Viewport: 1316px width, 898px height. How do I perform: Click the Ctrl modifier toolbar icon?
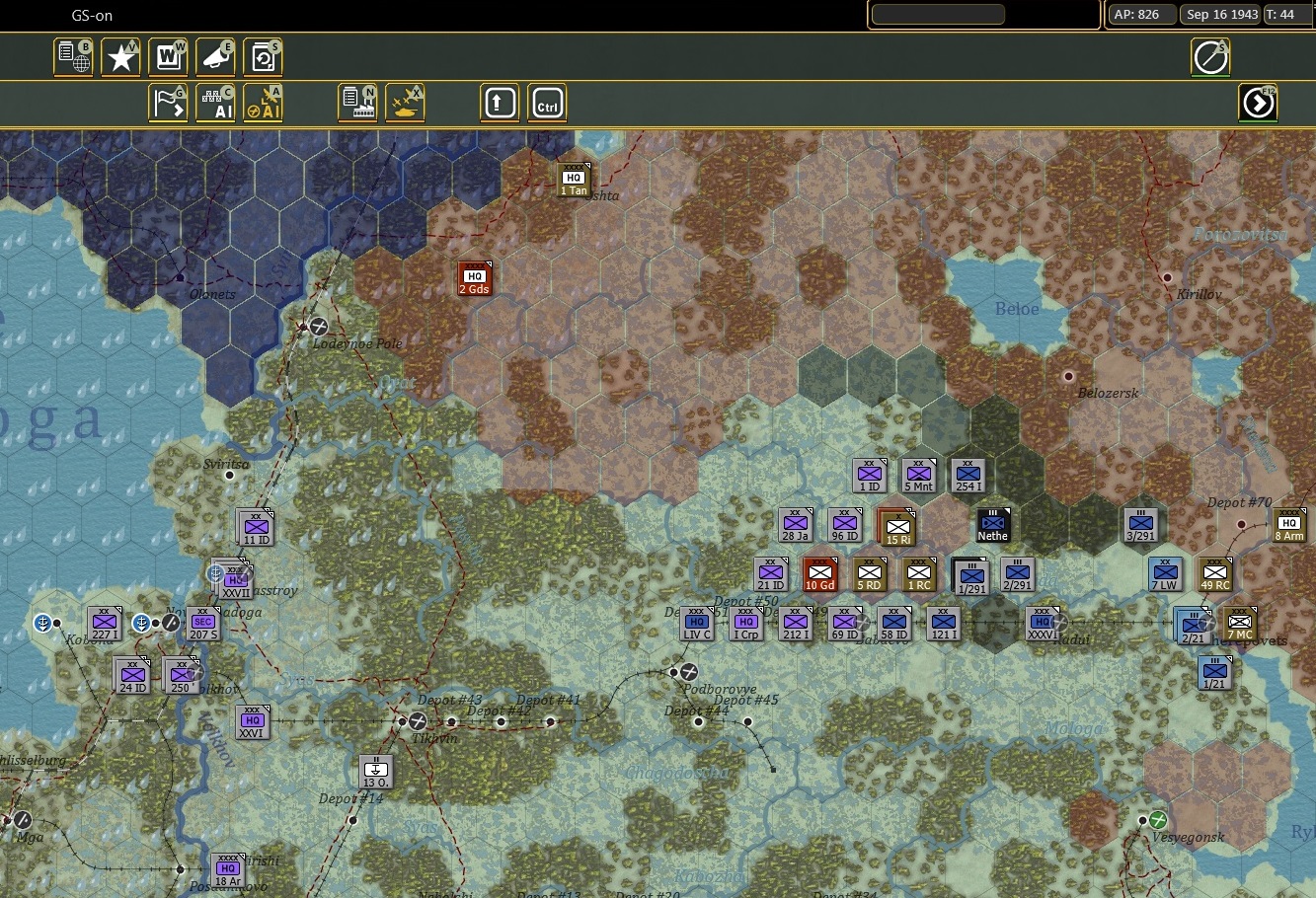[546, 102]
